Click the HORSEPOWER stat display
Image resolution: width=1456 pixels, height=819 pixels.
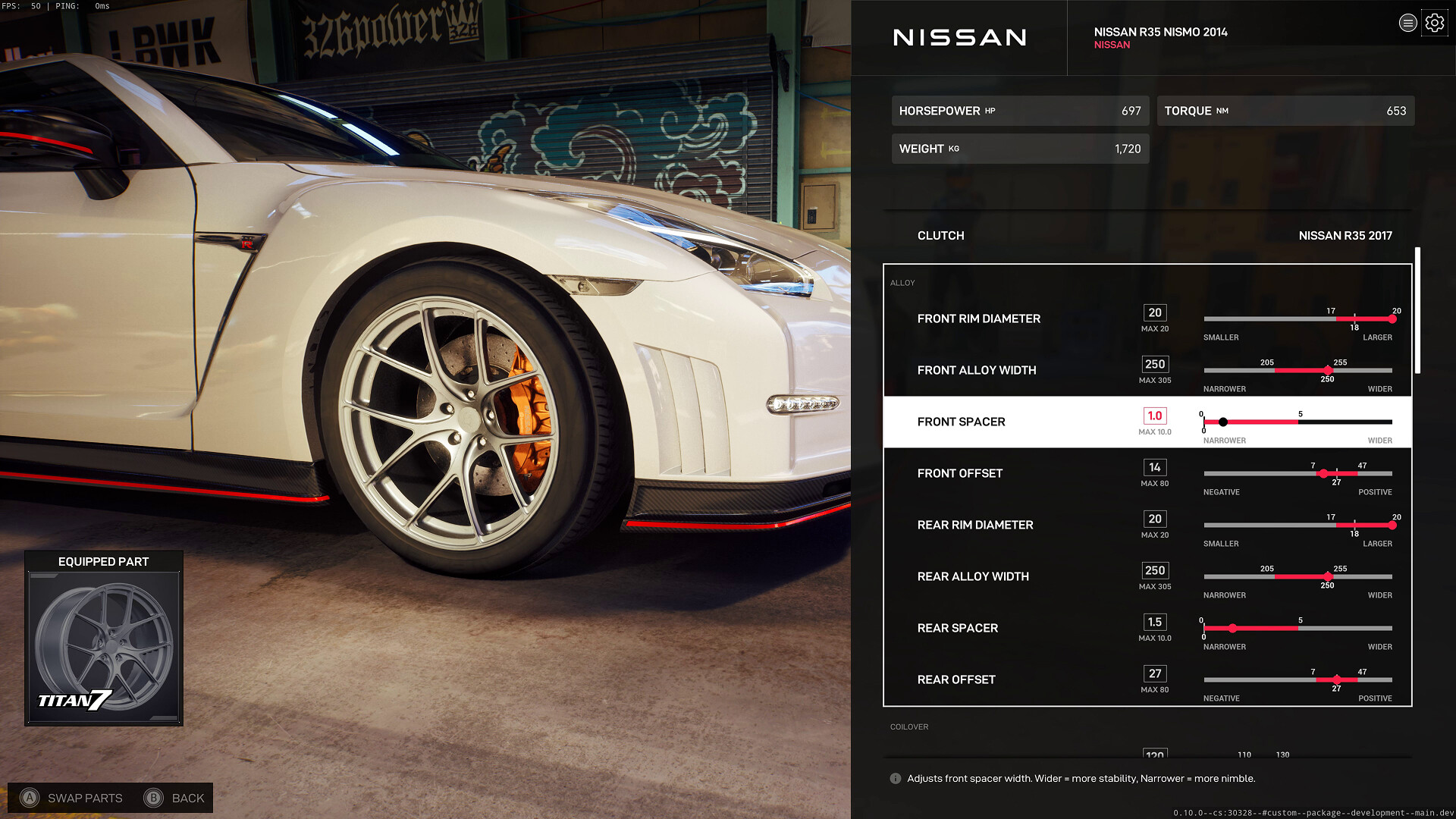click(x=1020, y=111)
